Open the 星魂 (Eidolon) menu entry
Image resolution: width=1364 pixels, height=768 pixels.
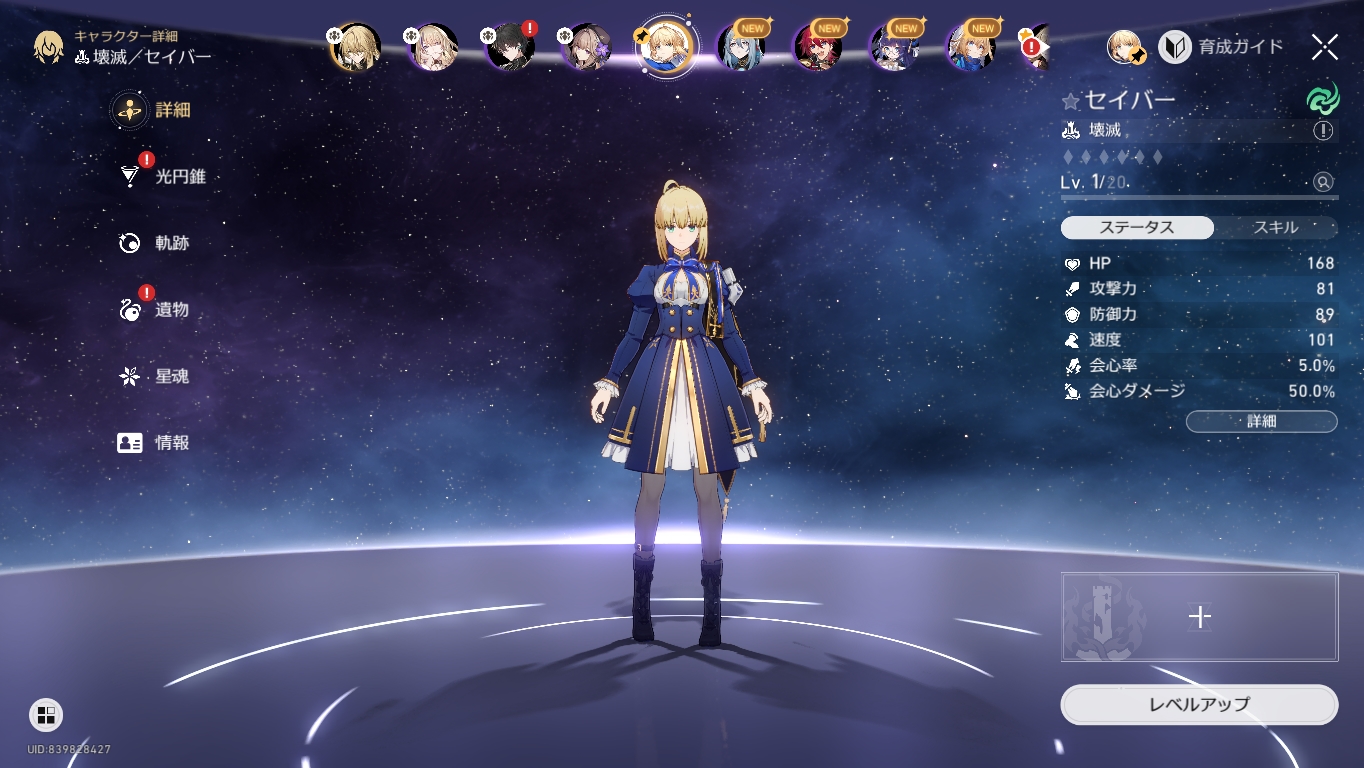tap(159, 377)
